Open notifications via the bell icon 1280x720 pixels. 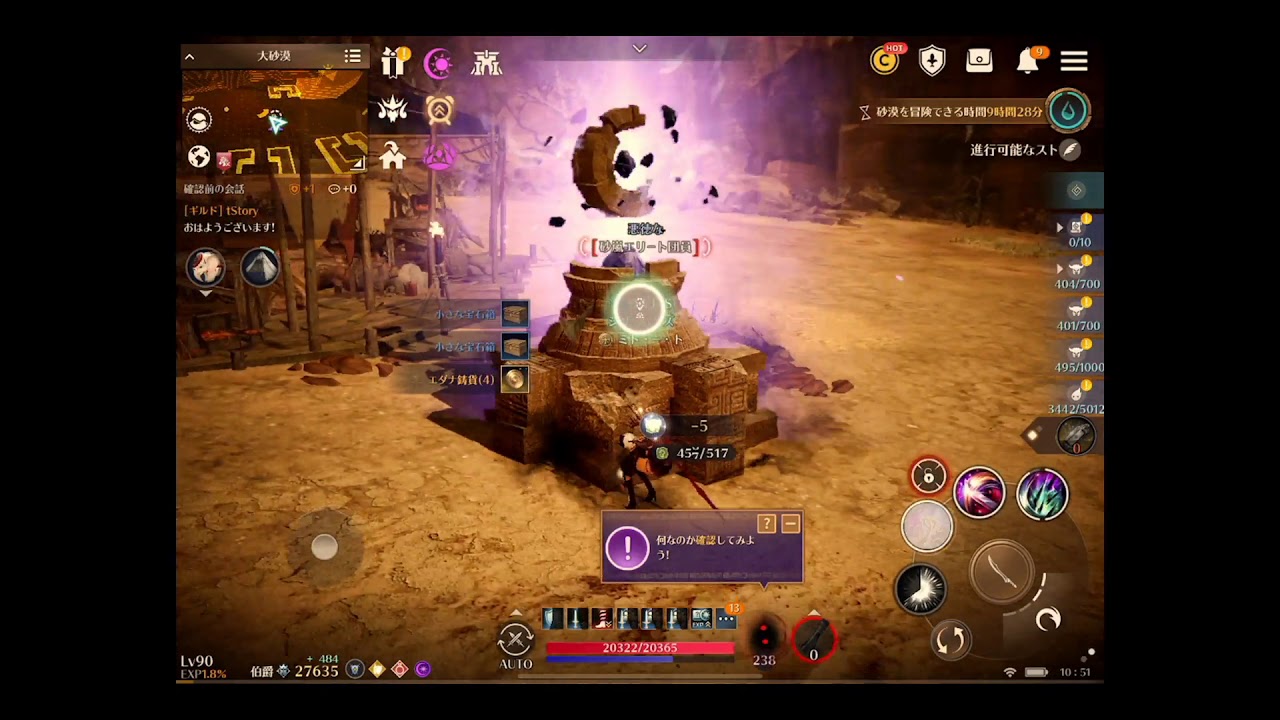click(1027, 62)
